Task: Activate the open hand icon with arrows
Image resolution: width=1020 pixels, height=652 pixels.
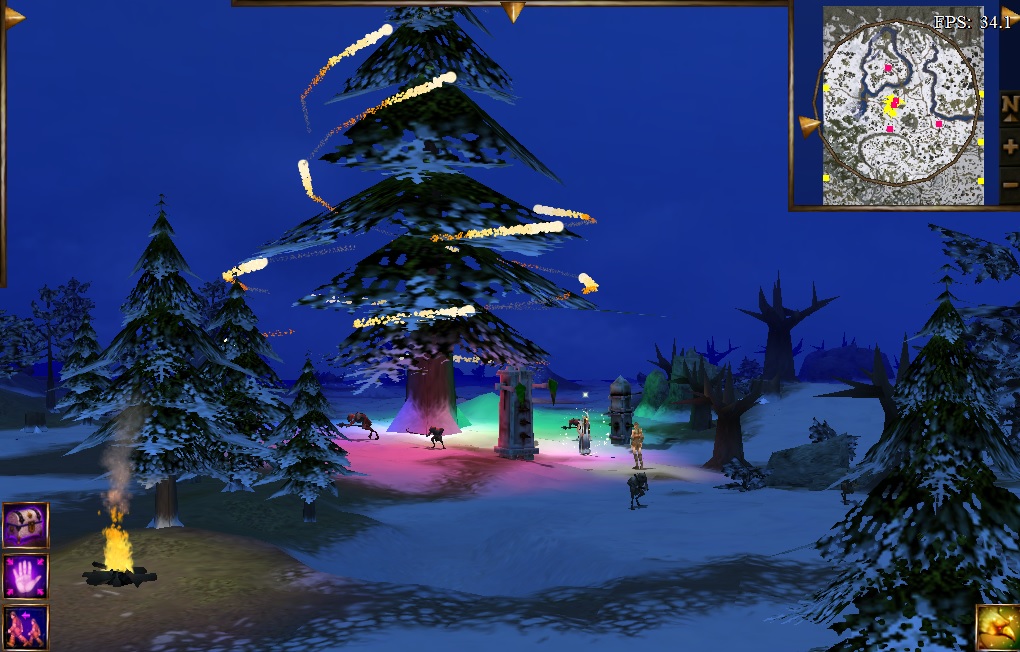Action: 24,577
